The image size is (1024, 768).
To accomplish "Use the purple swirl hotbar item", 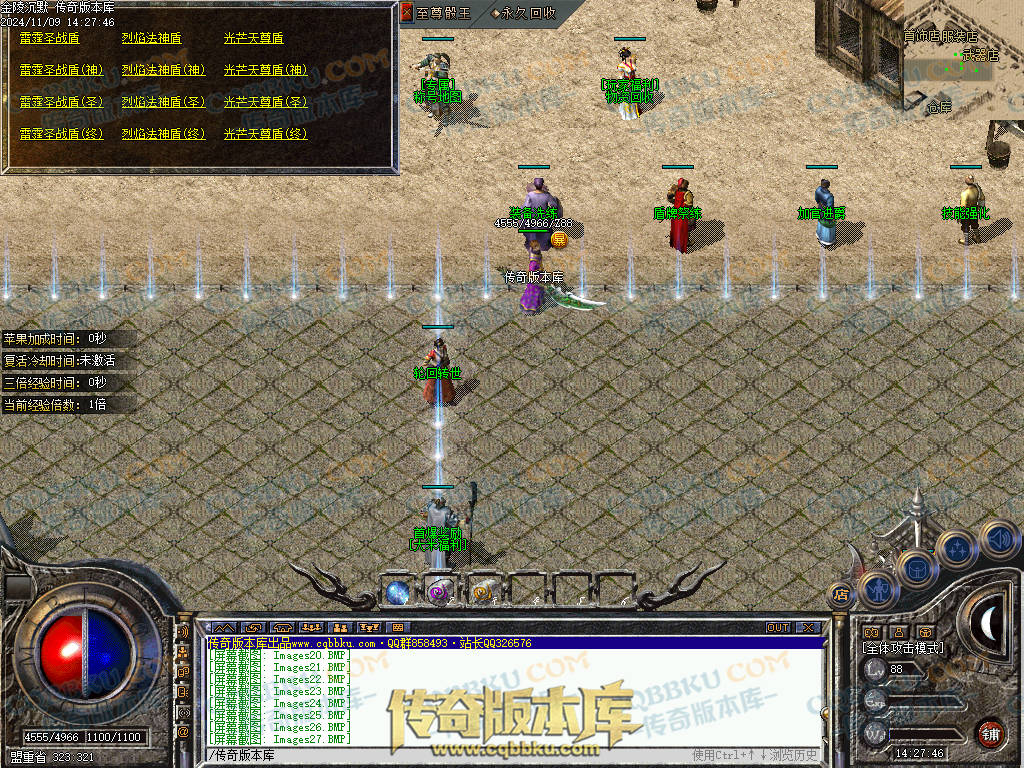I will 438,591.
